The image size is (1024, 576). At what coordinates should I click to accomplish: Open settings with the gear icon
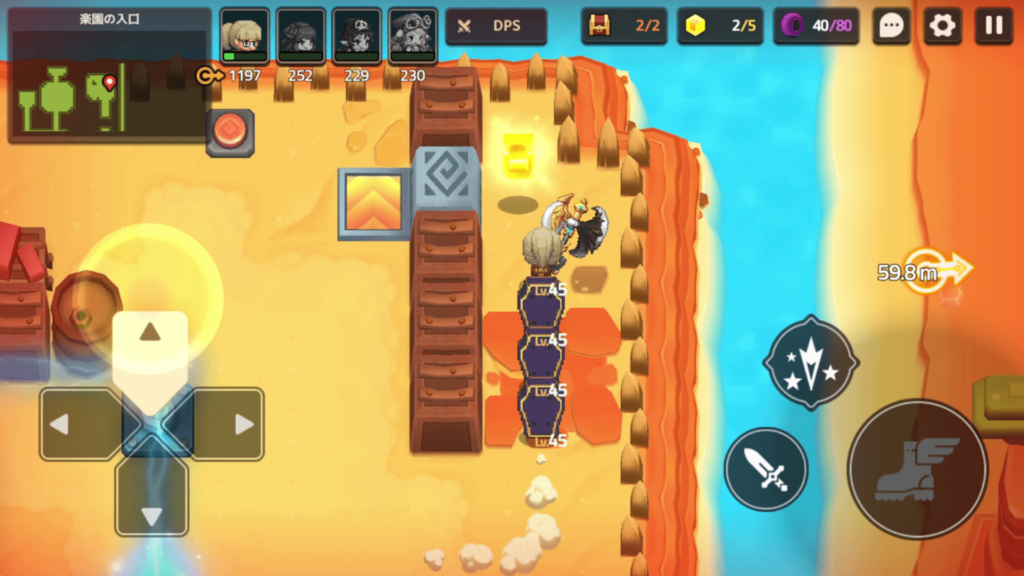pyautogui.click(x=942, y=26)
